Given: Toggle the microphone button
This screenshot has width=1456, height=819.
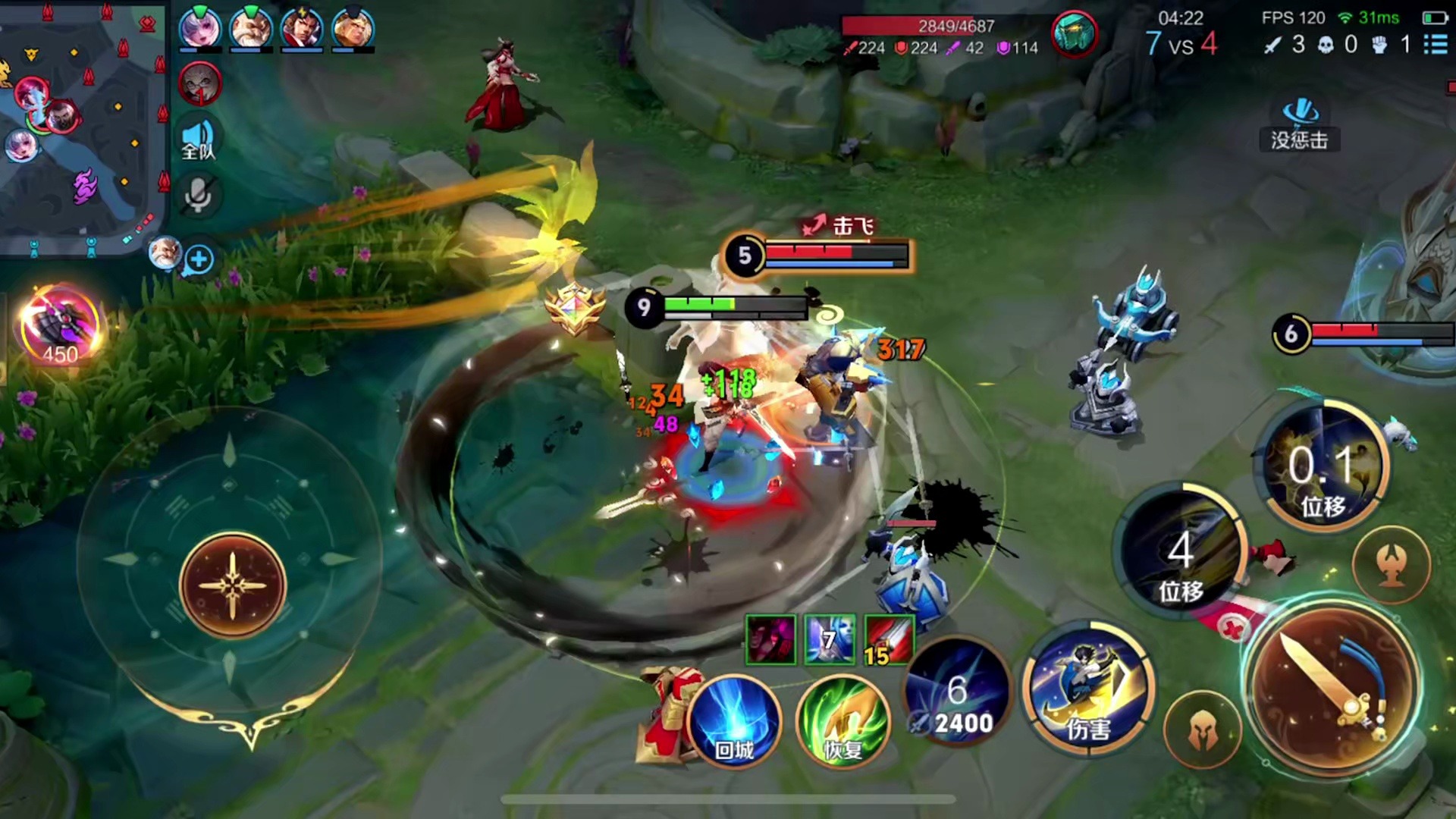Looking at the screenshot, I should pyautogui.click(x=199, y=196).
